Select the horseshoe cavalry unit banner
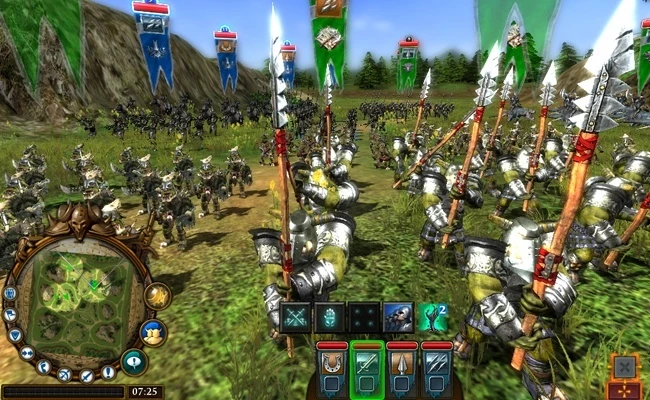Image resolution: width=650 pixels, height=400 pixels. [x=333, y=367]
